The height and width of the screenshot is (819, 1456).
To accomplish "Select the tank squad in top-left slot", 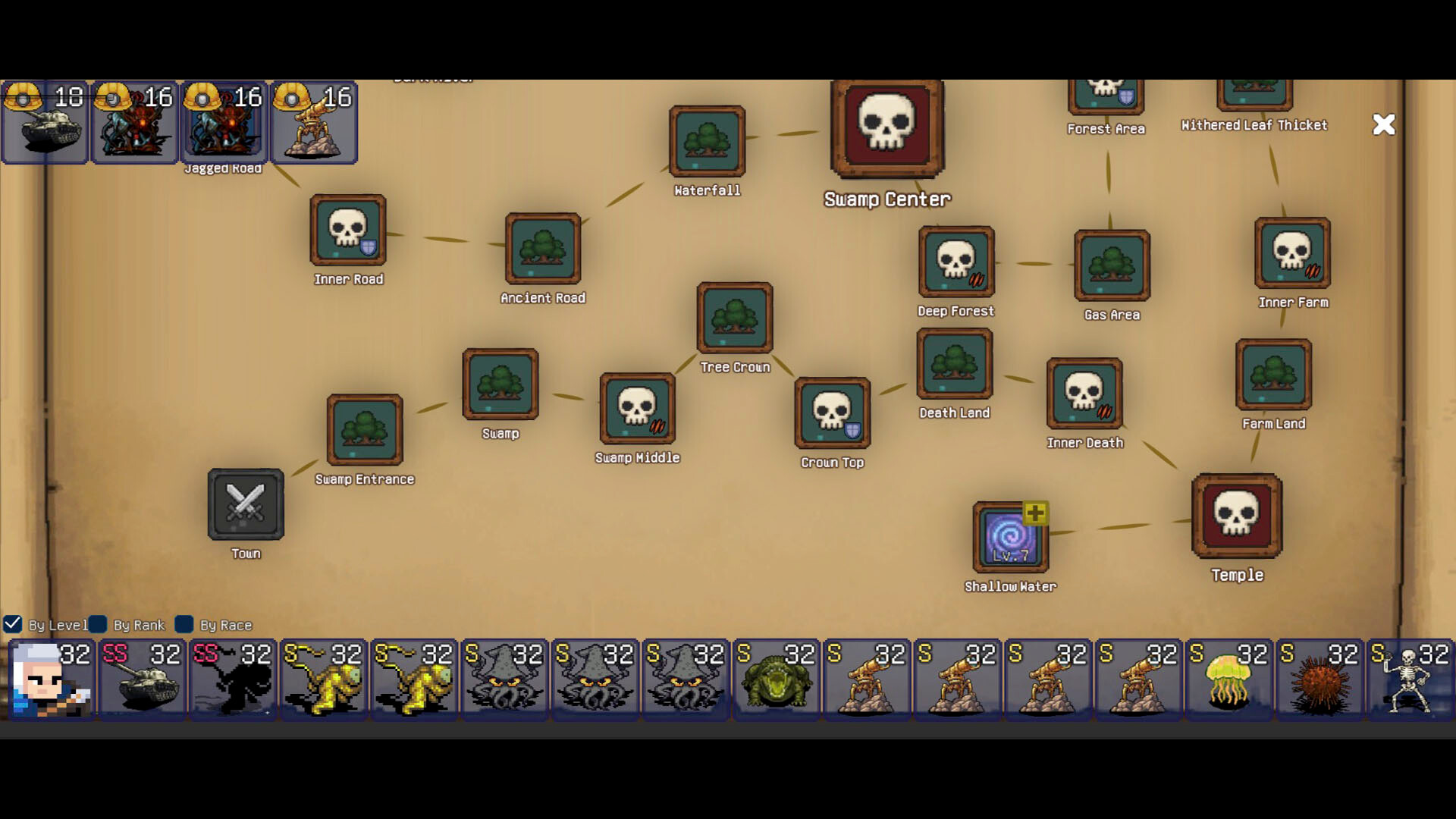I will tap(45, 124).
